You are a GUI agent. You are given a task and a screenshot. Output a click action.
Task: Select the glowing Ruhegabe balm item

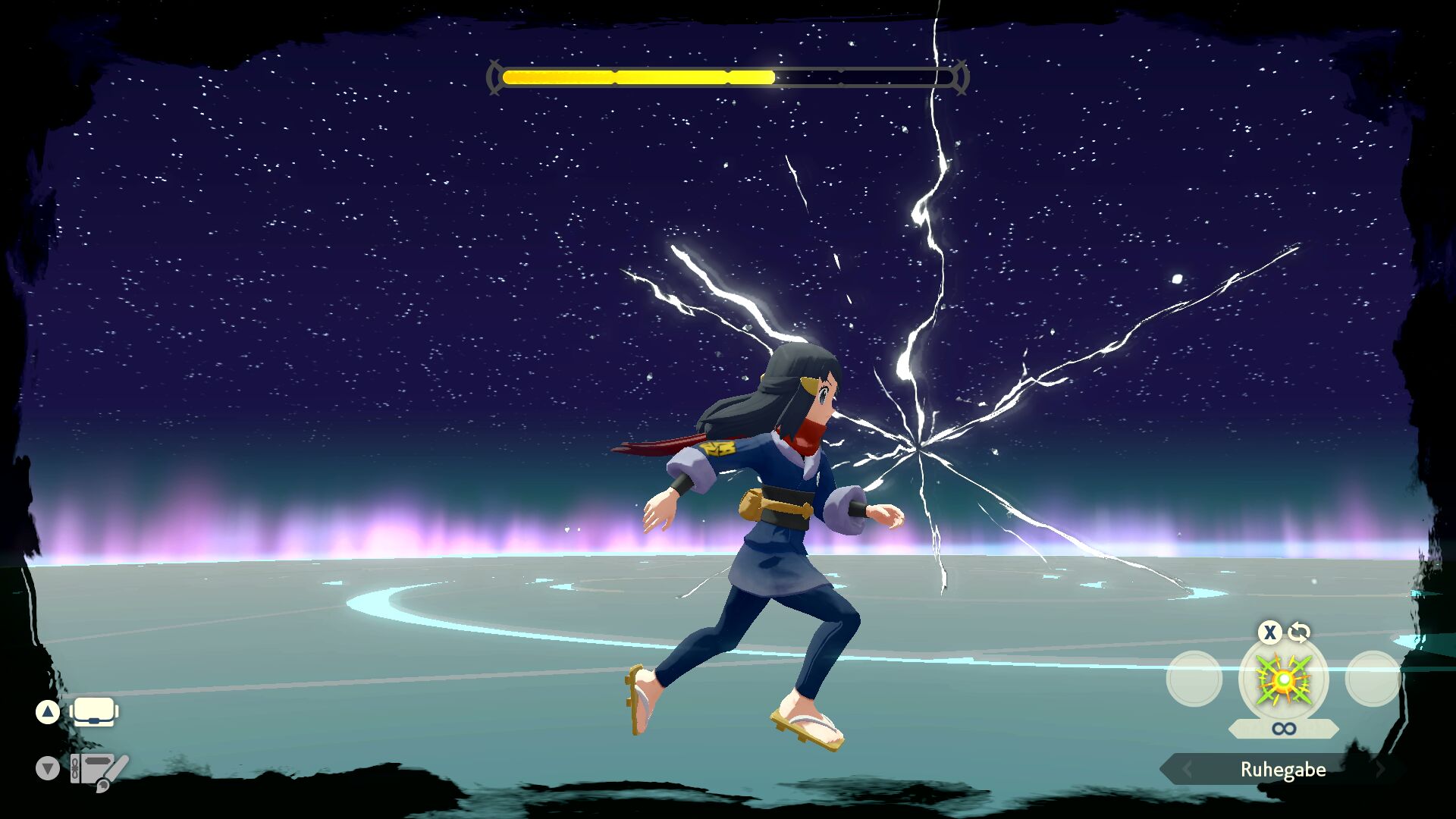pos(1283,679)
